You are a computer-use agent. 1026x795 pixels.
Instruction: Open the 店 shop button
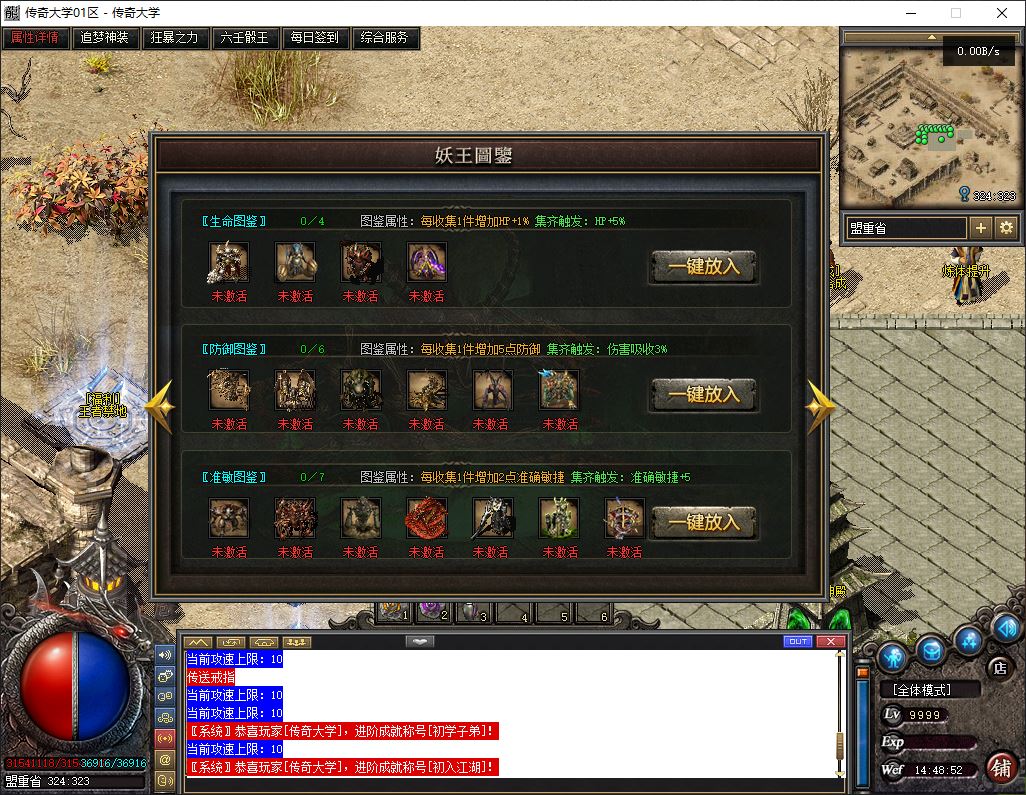coord(997,666)
